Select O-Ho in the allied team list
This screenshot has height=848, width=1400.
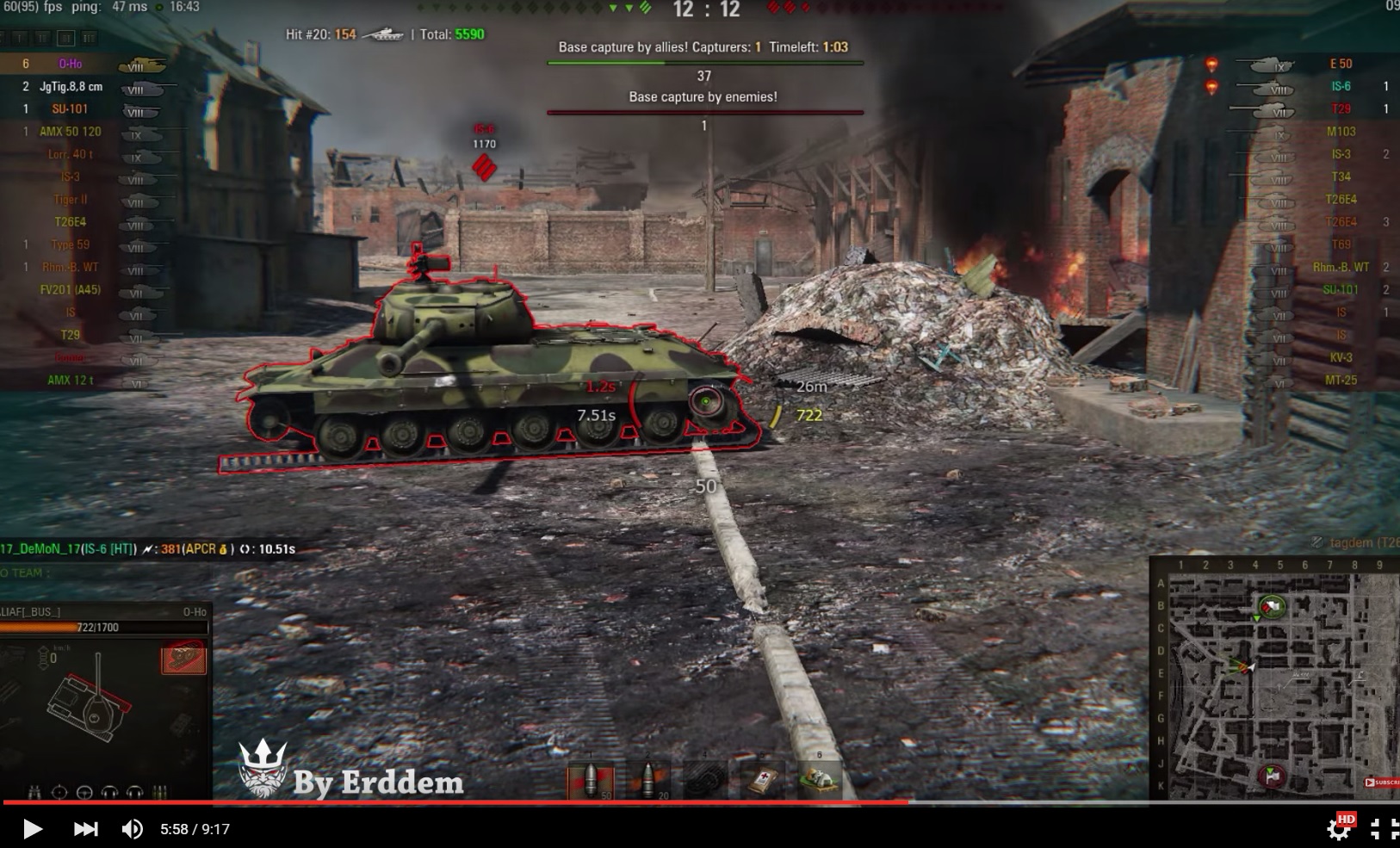pyautogui.click(x=71, y=64)
